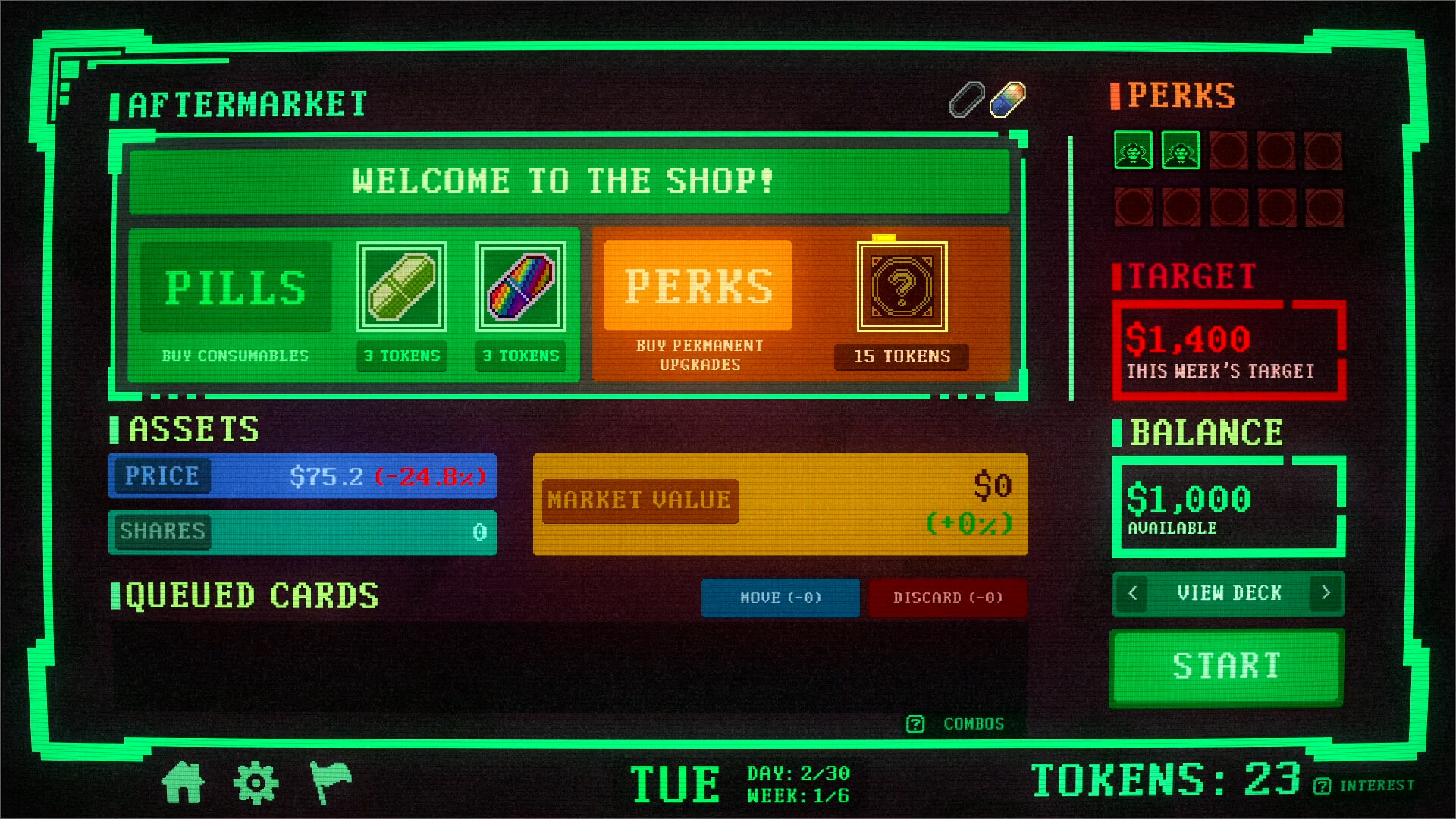Screen dimensions: 1456x819
Task: Open the PERKS upgrades shop category
Action: (698, 287)
